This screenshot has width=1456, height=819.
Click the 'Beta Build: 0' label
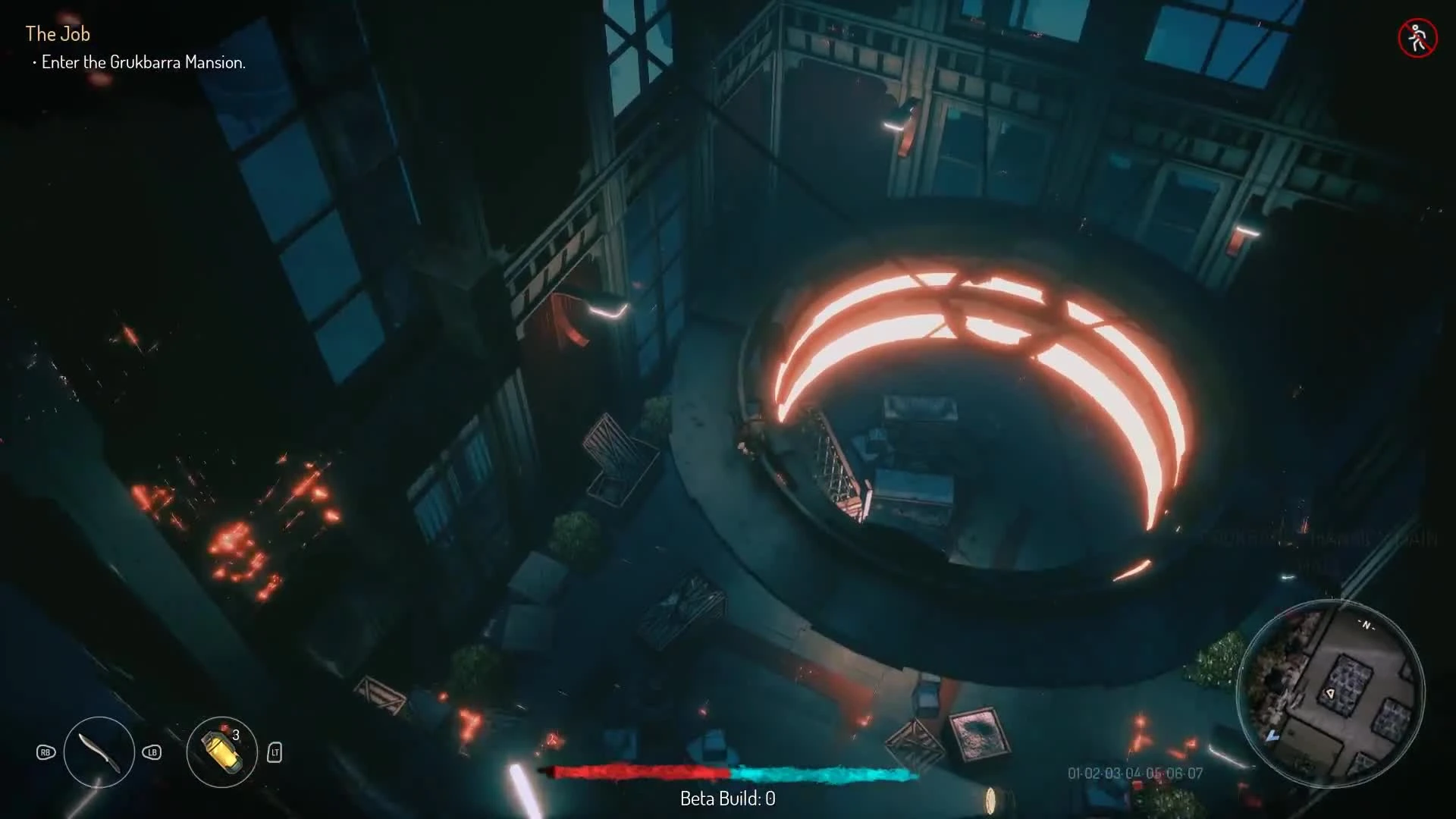[726, 798]
